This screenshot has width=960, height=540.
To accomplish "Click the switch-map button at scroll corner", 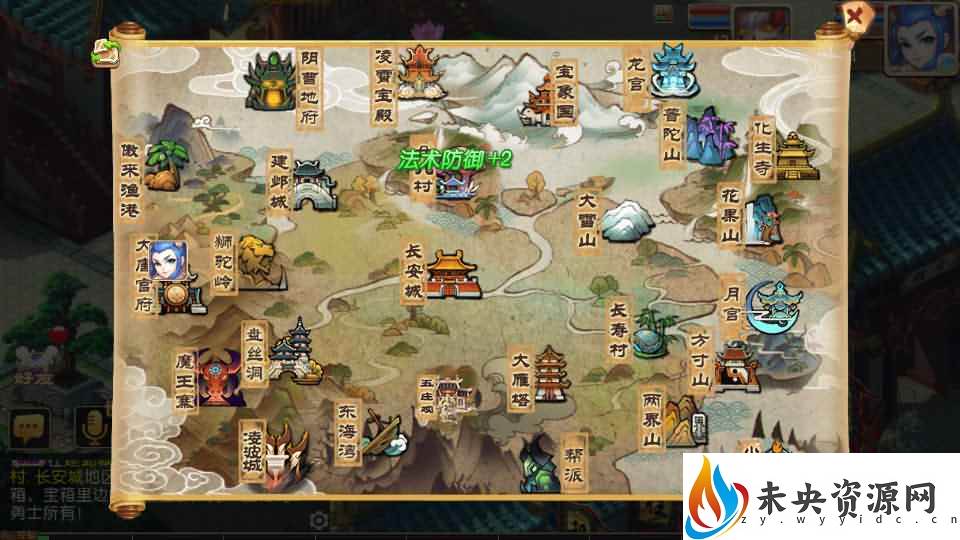I will (x=104, y=54).
